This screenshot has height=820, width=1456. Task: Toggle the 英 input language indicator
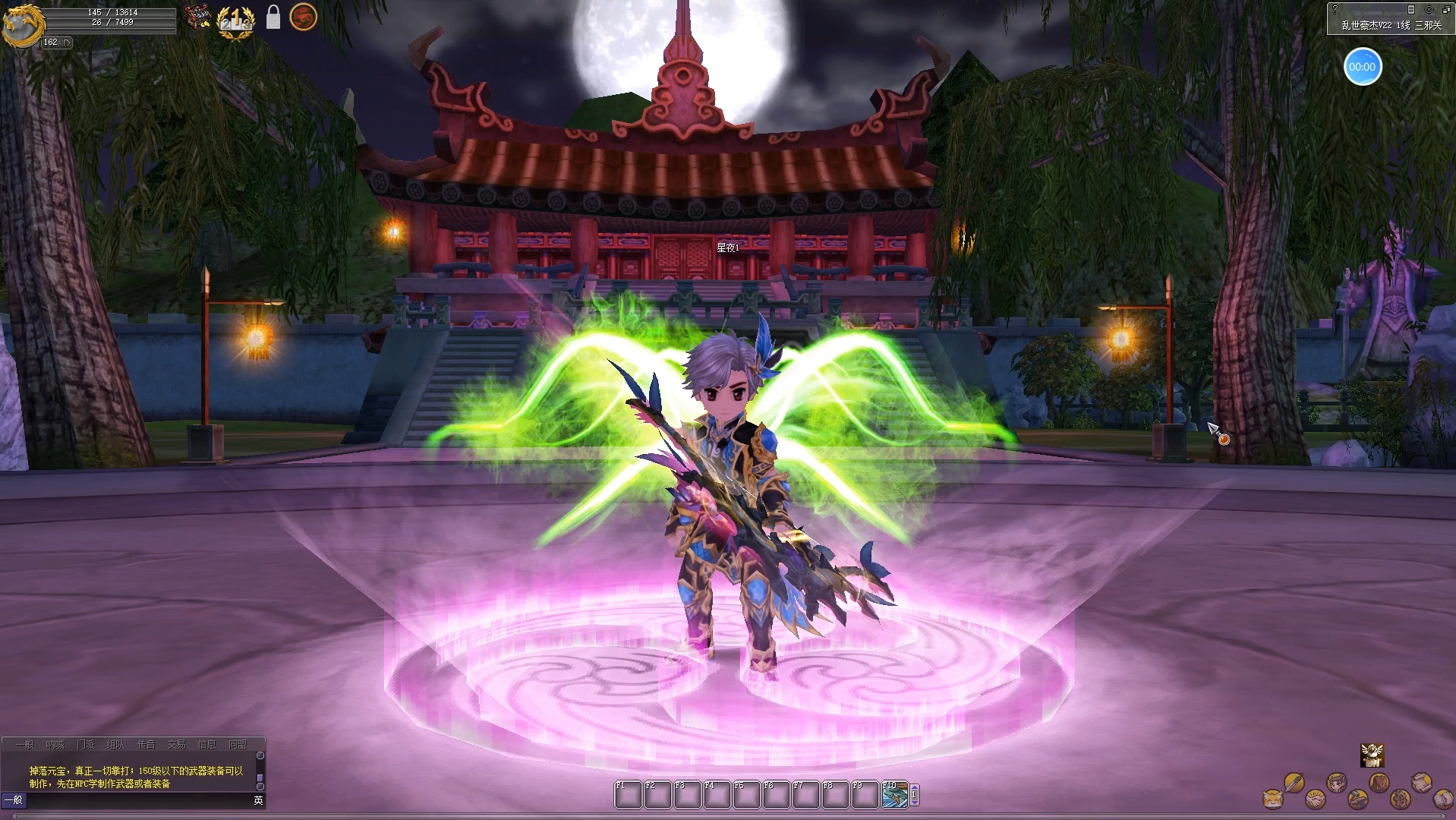pos(258,800)
